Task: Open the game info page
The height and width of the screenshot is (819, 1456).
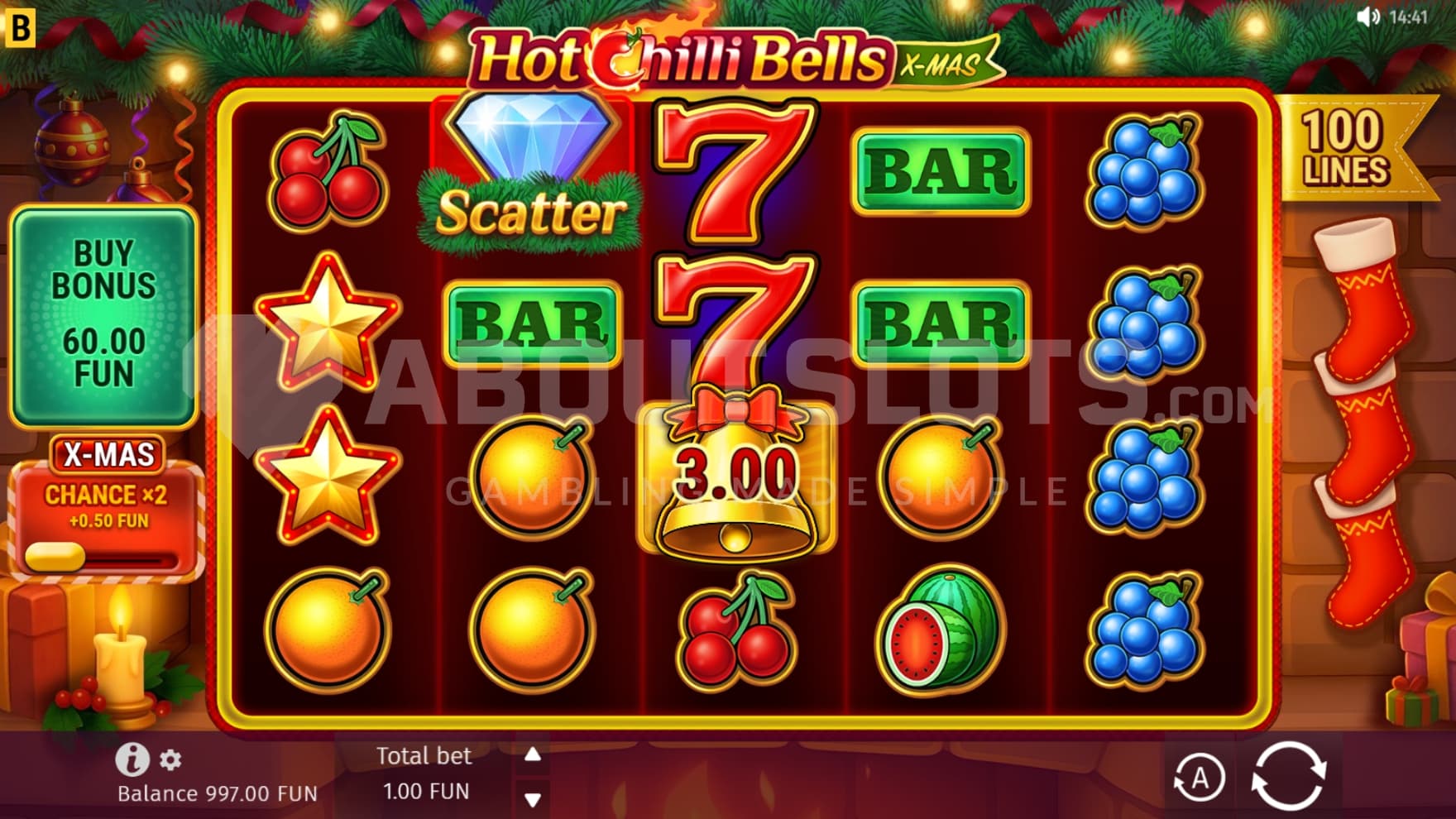Action: 132,759
